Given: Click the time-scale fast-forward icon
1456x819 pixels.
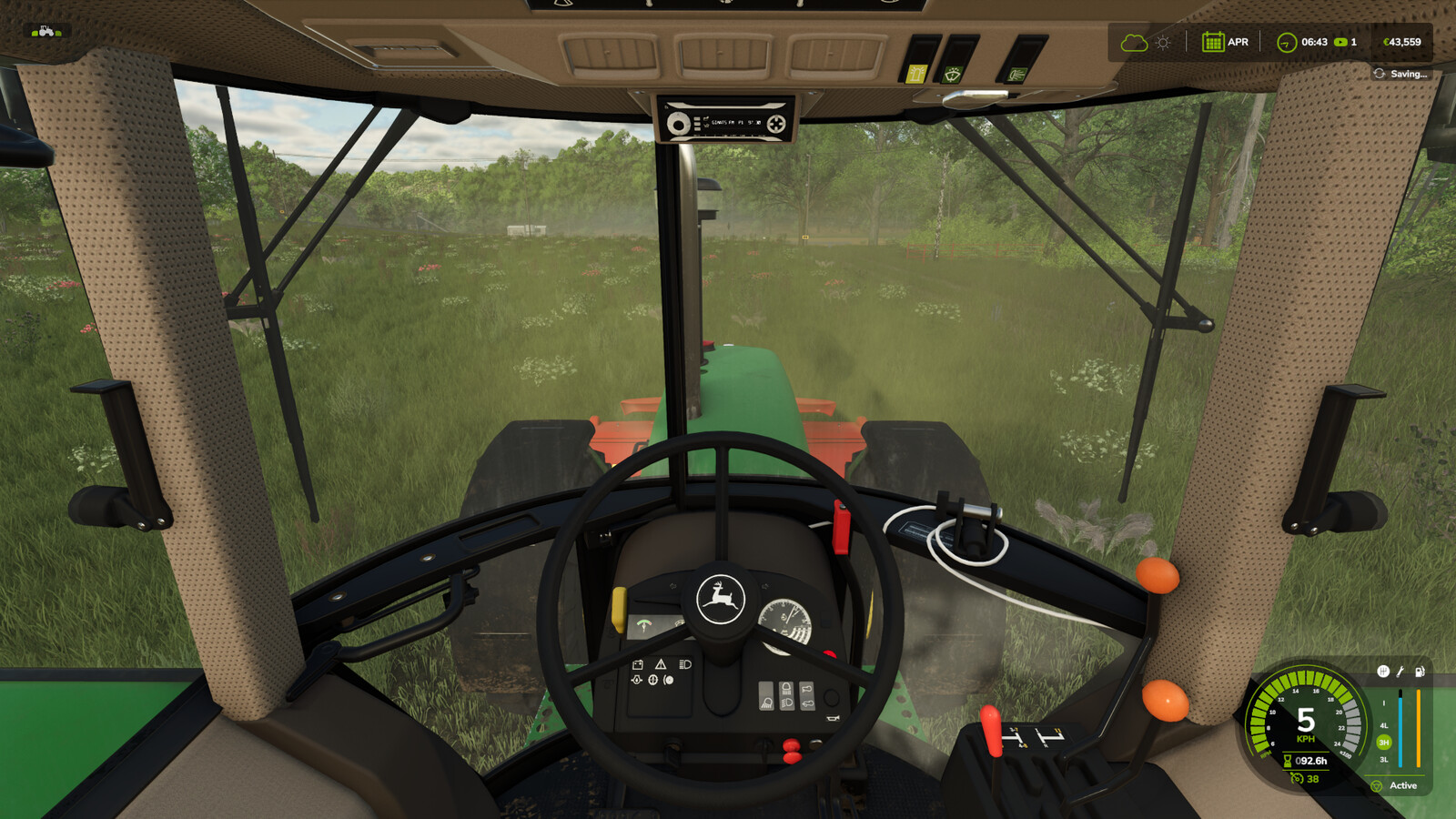Looking at the screenshot, I should [x=1340, y=42].
